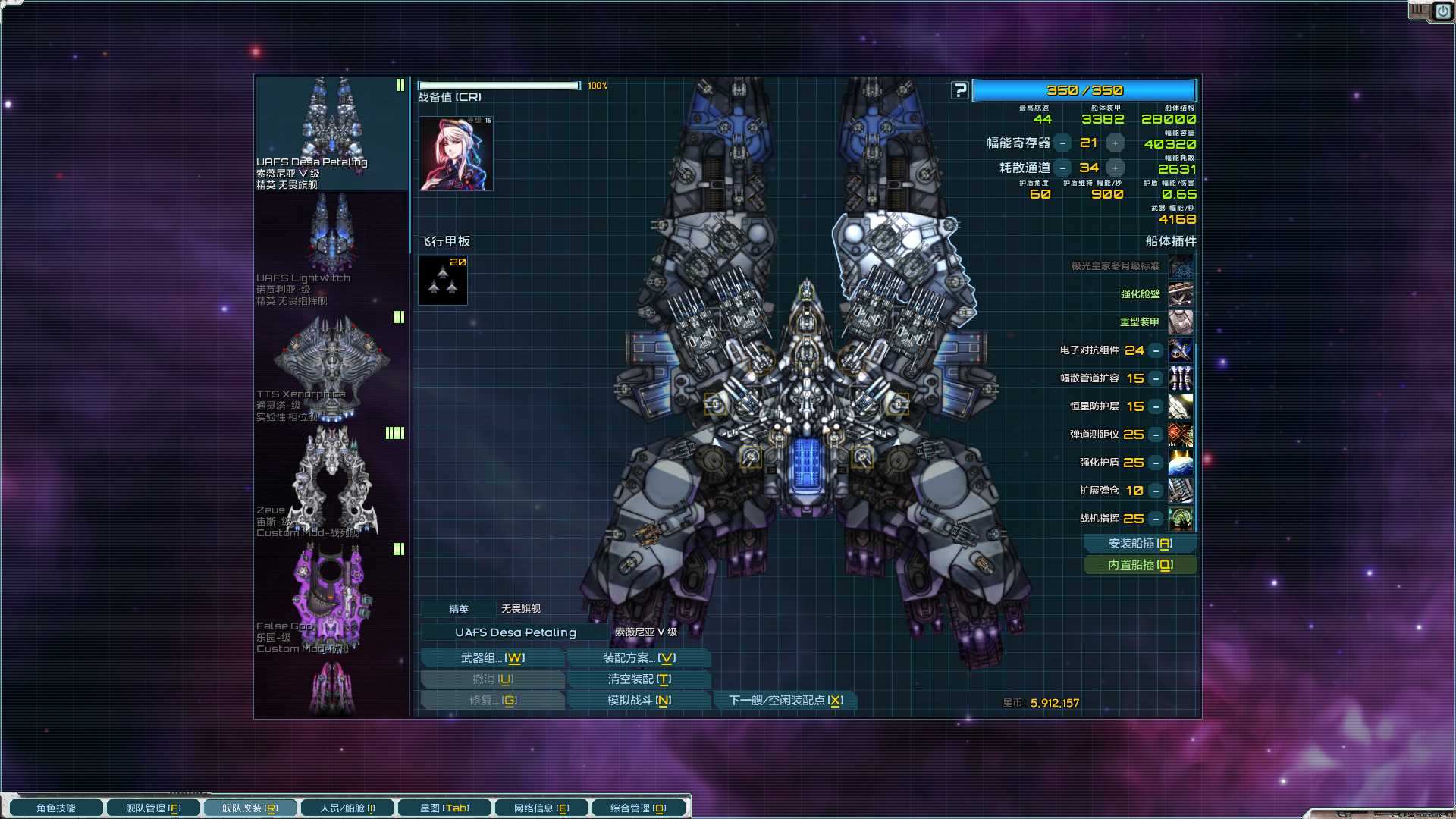
Task: Open the question mark help button
Action: pyautogui.click(x=960, y=90)
